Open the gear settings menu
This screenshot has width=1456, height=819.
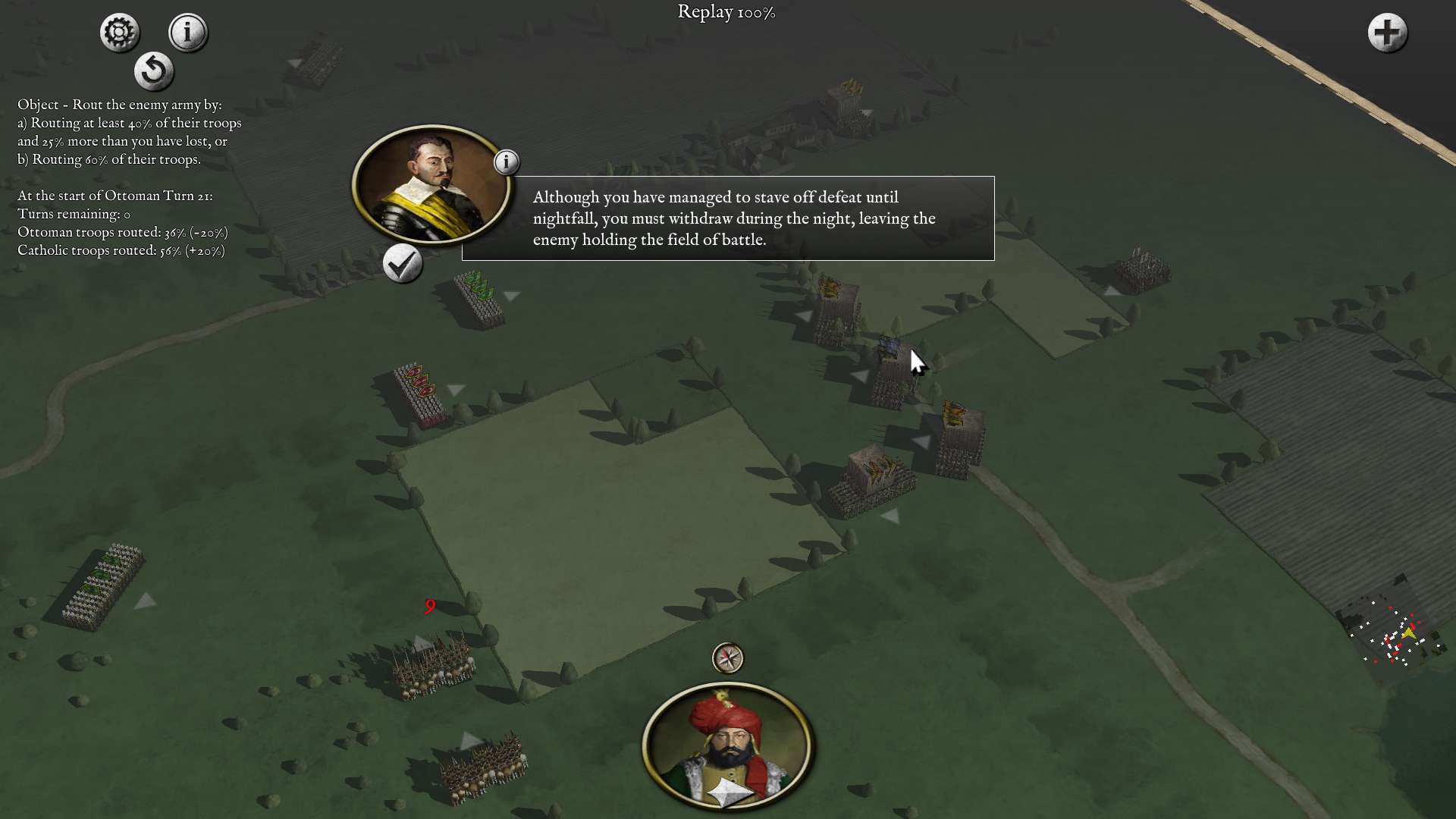[x=119, y=33]
